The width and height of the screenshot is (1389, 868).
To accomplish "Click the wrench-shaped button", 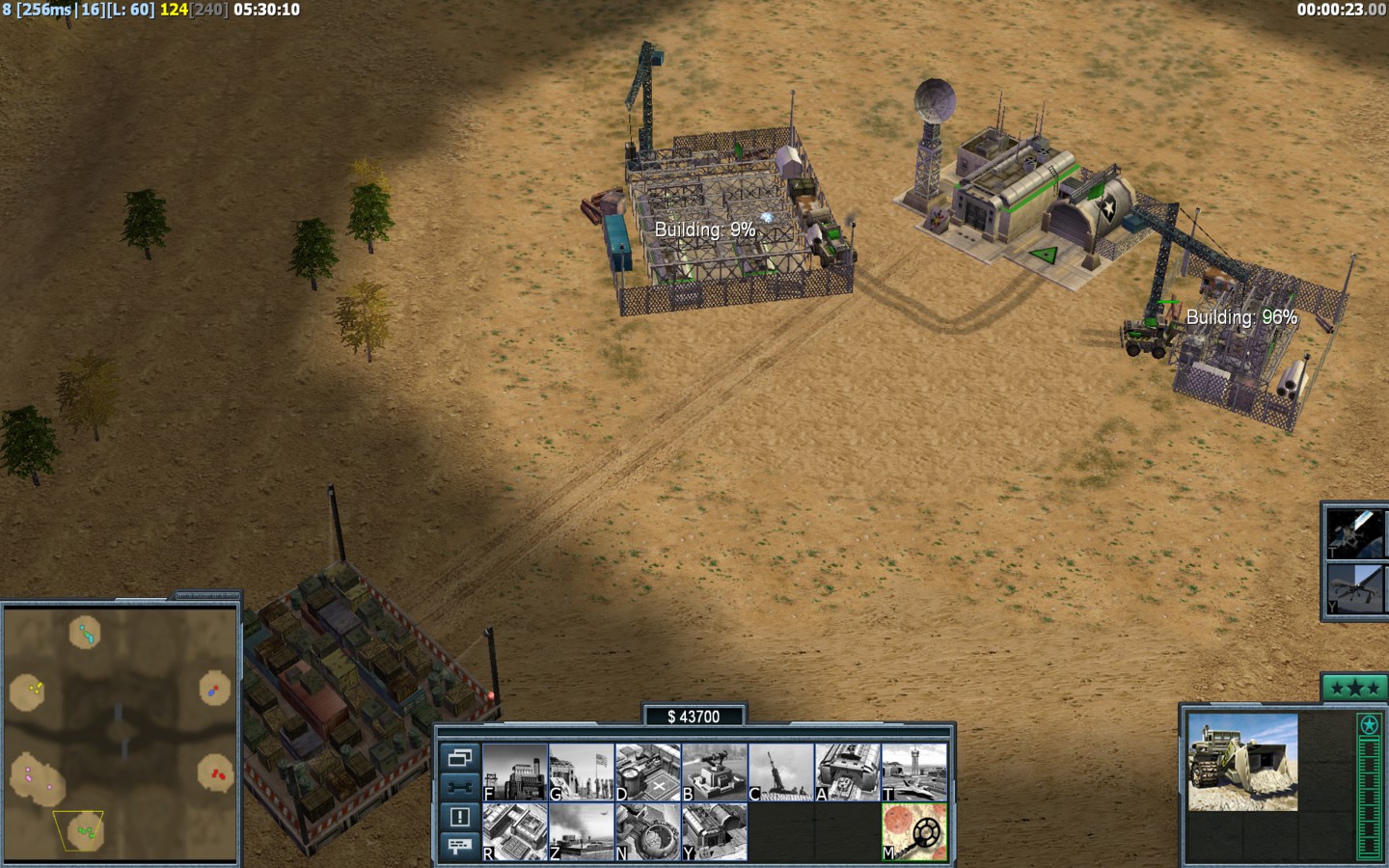I will tap(459, 786).
